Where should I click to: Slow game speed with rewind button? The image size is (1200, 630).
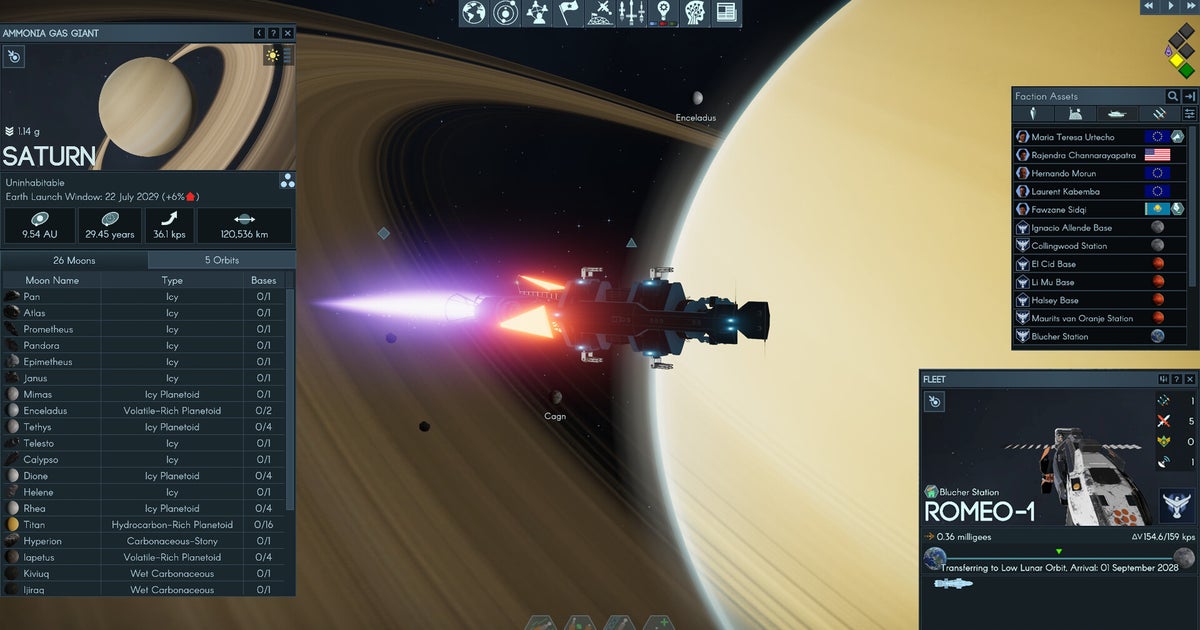[1149, 7]
